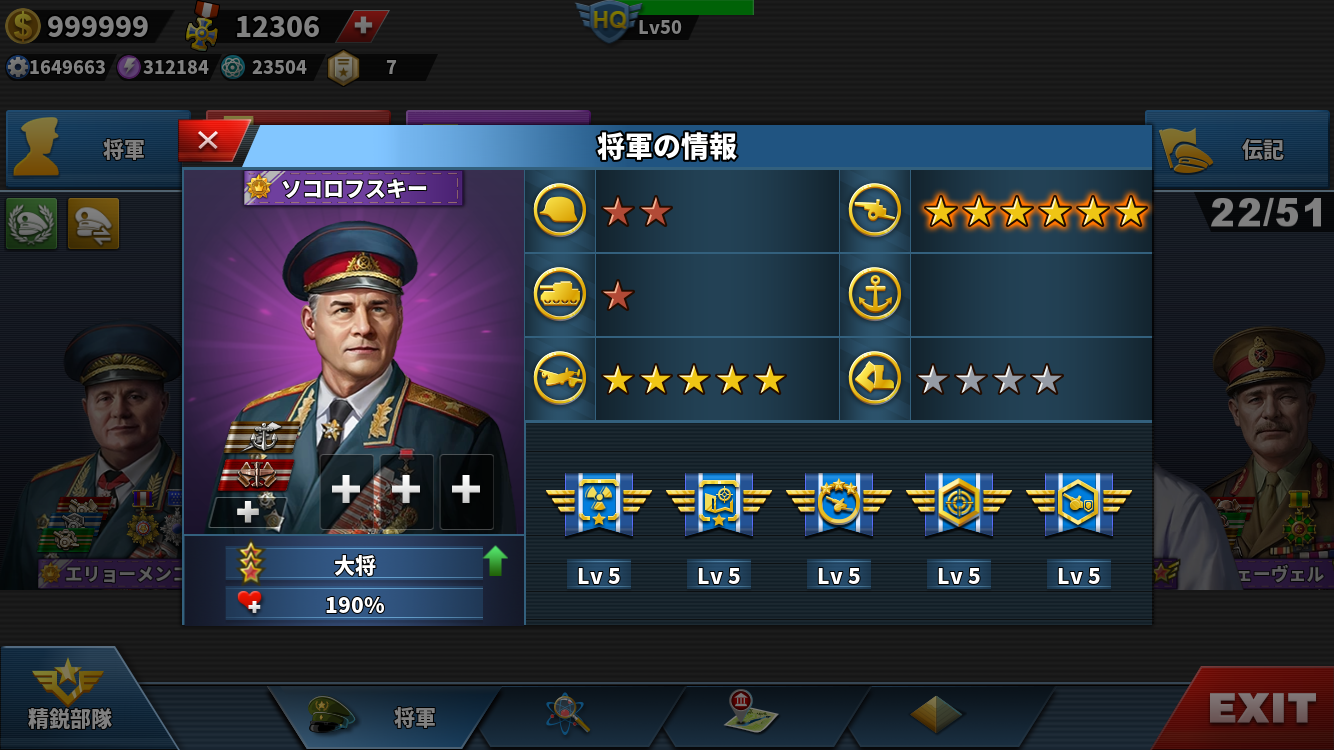Screen dimensions: 1334x750
Task: Select the airplane skill badge
Action: point(839,503)
